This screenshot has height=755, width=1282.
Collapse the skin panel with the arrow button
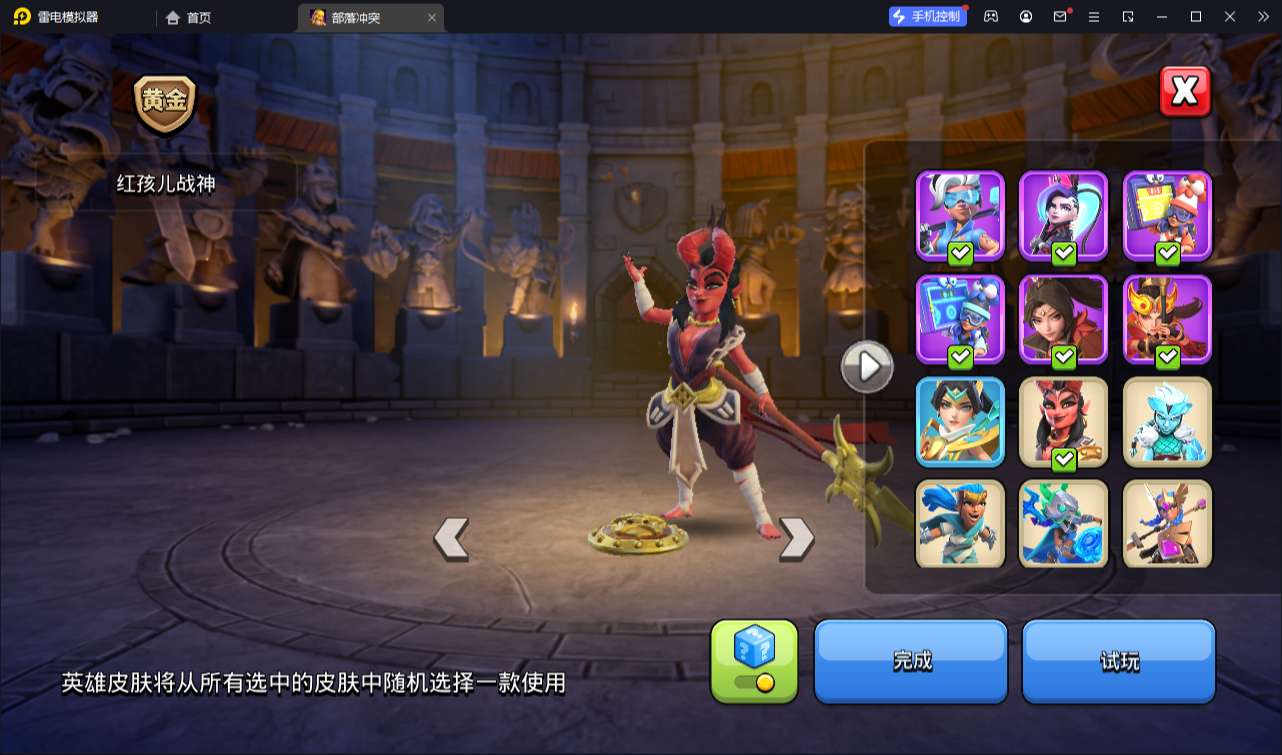(x=867, y=366)
